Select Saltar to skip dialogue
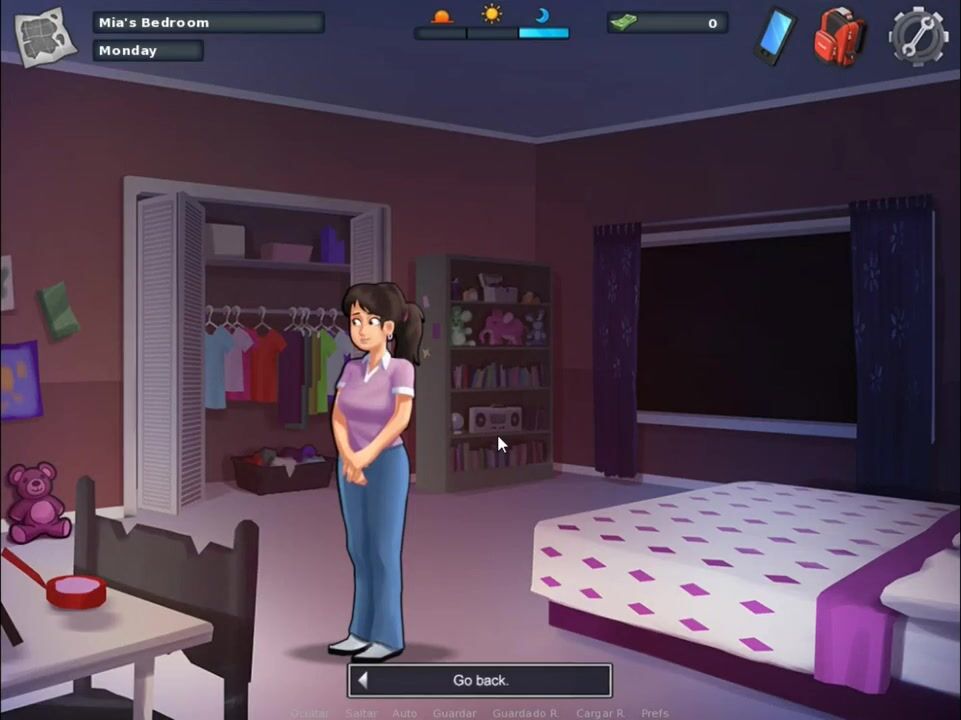The image size is (961, 720). pos(361,713)
